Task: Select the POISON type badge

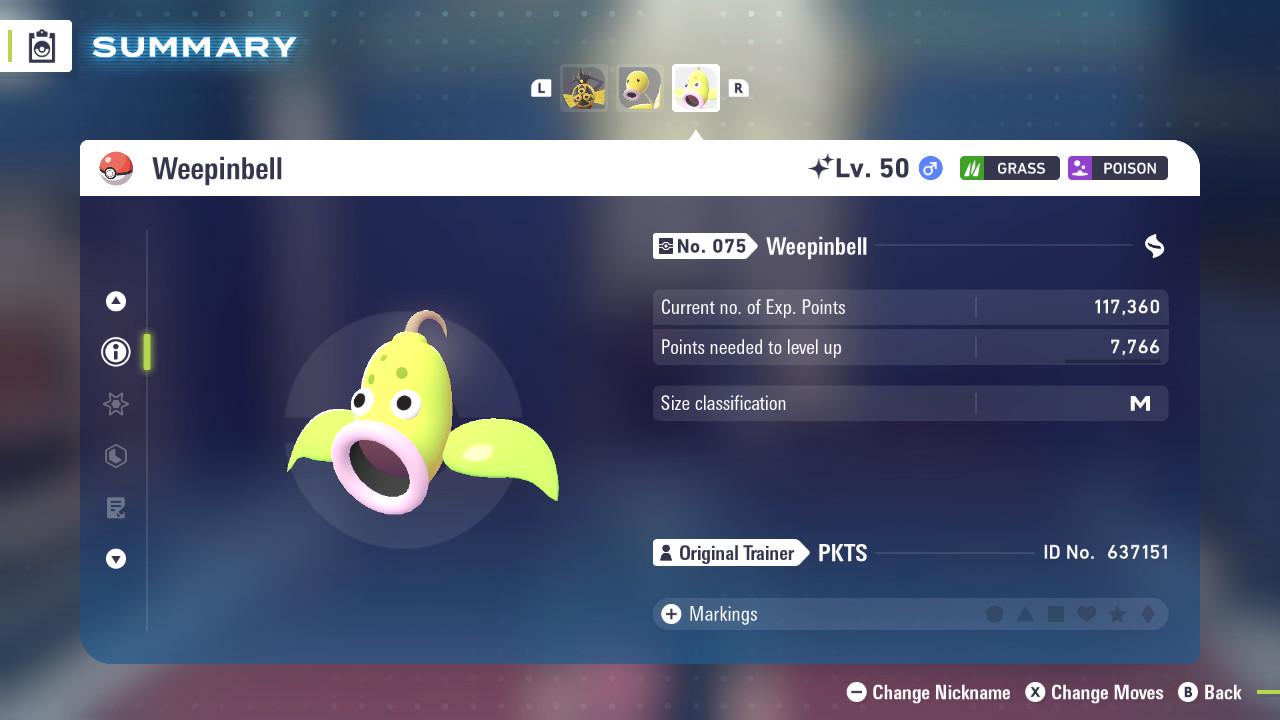Action: tap(1117, 168)
